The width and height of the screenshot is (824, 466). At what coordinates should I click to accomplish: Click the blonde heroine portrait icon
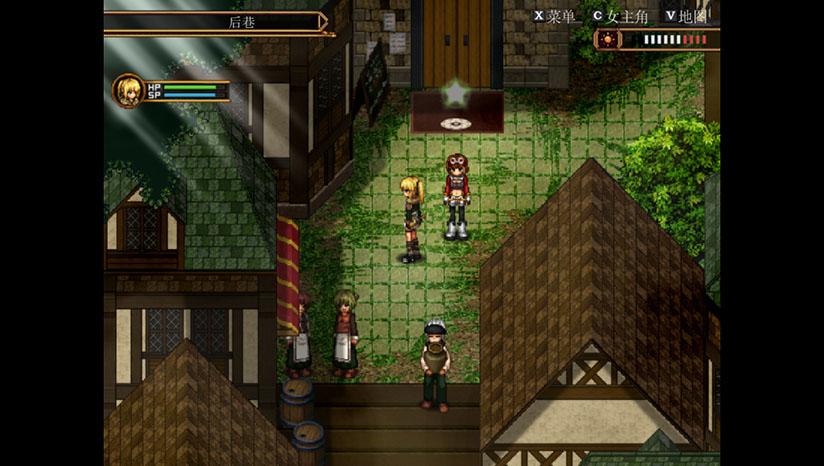point(127,90)
